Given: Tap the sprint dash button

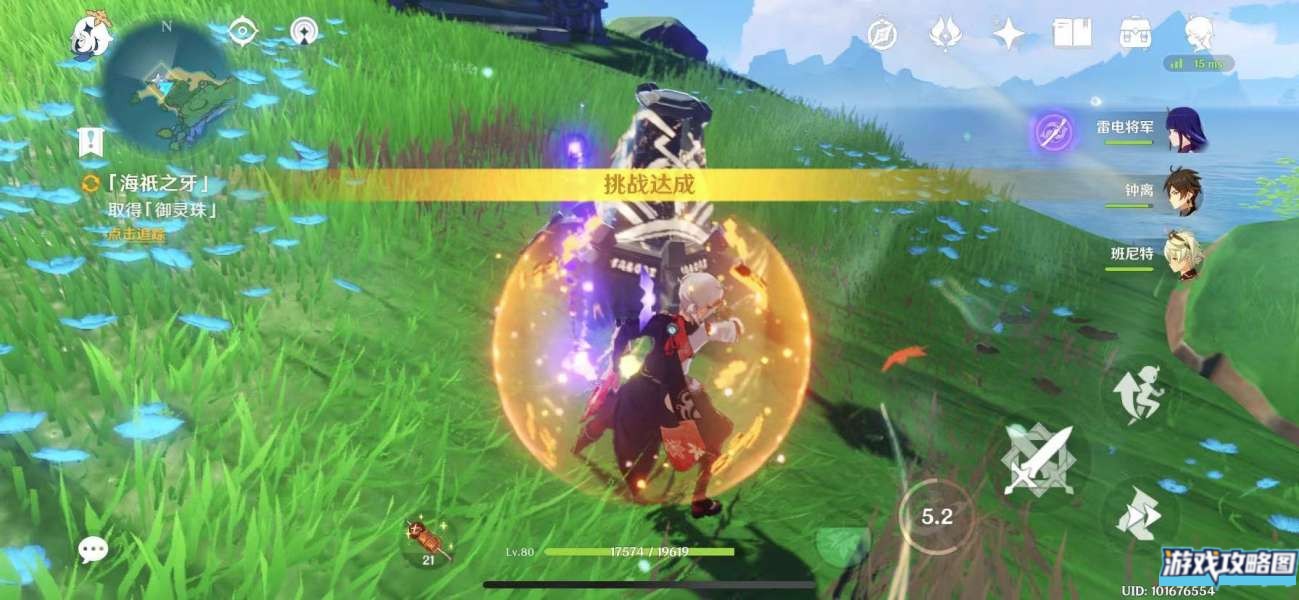Looking at the screenshot, I should tap(1139, 514).
